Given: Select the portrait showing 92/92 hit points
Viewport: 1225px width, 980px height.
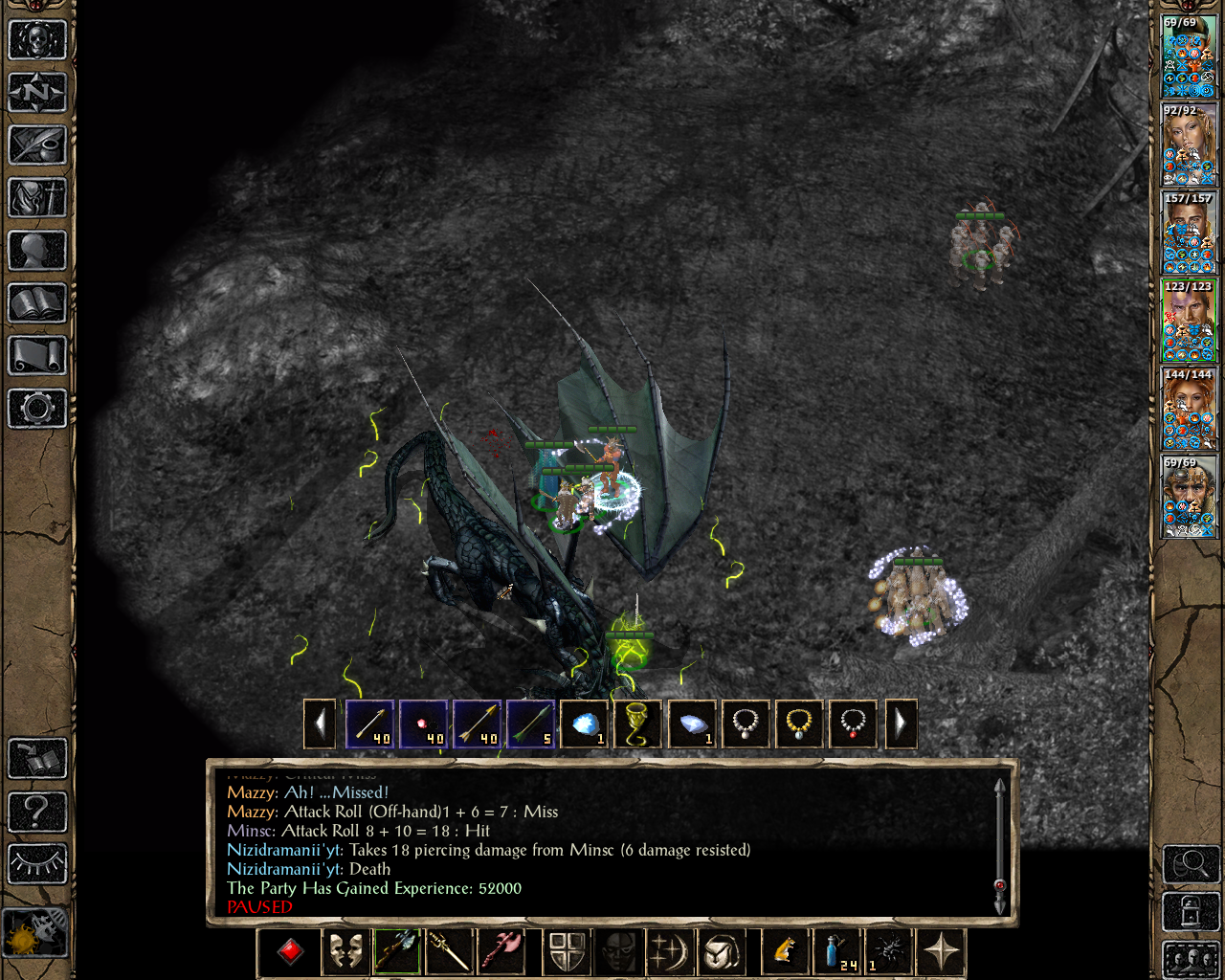Looking at the screenshot, I should 1189,145.
